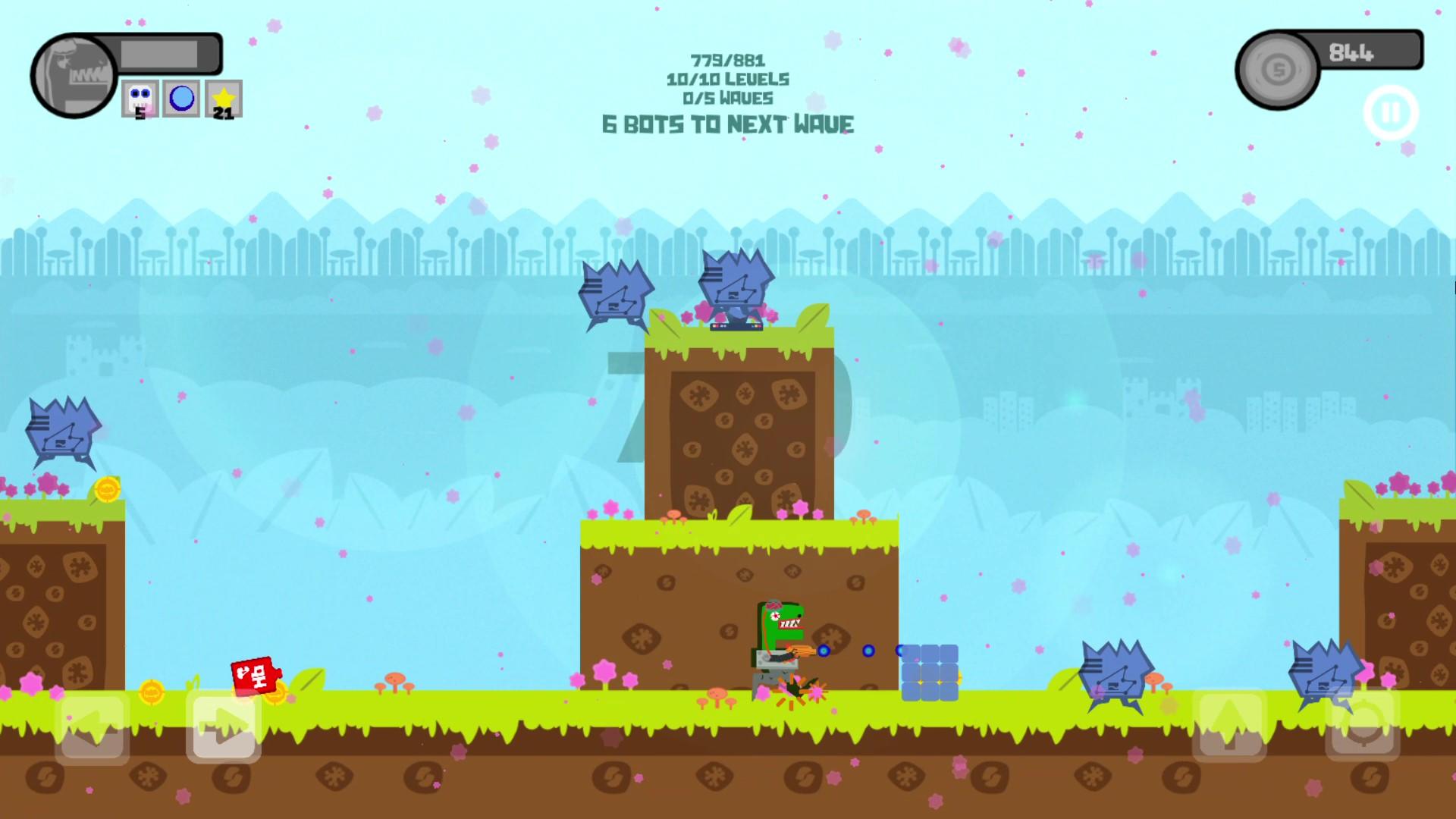Screen dimensions: 1456x819
Task: Click the 0/5 Waves counter text
Action: click(x=727, y=98)
